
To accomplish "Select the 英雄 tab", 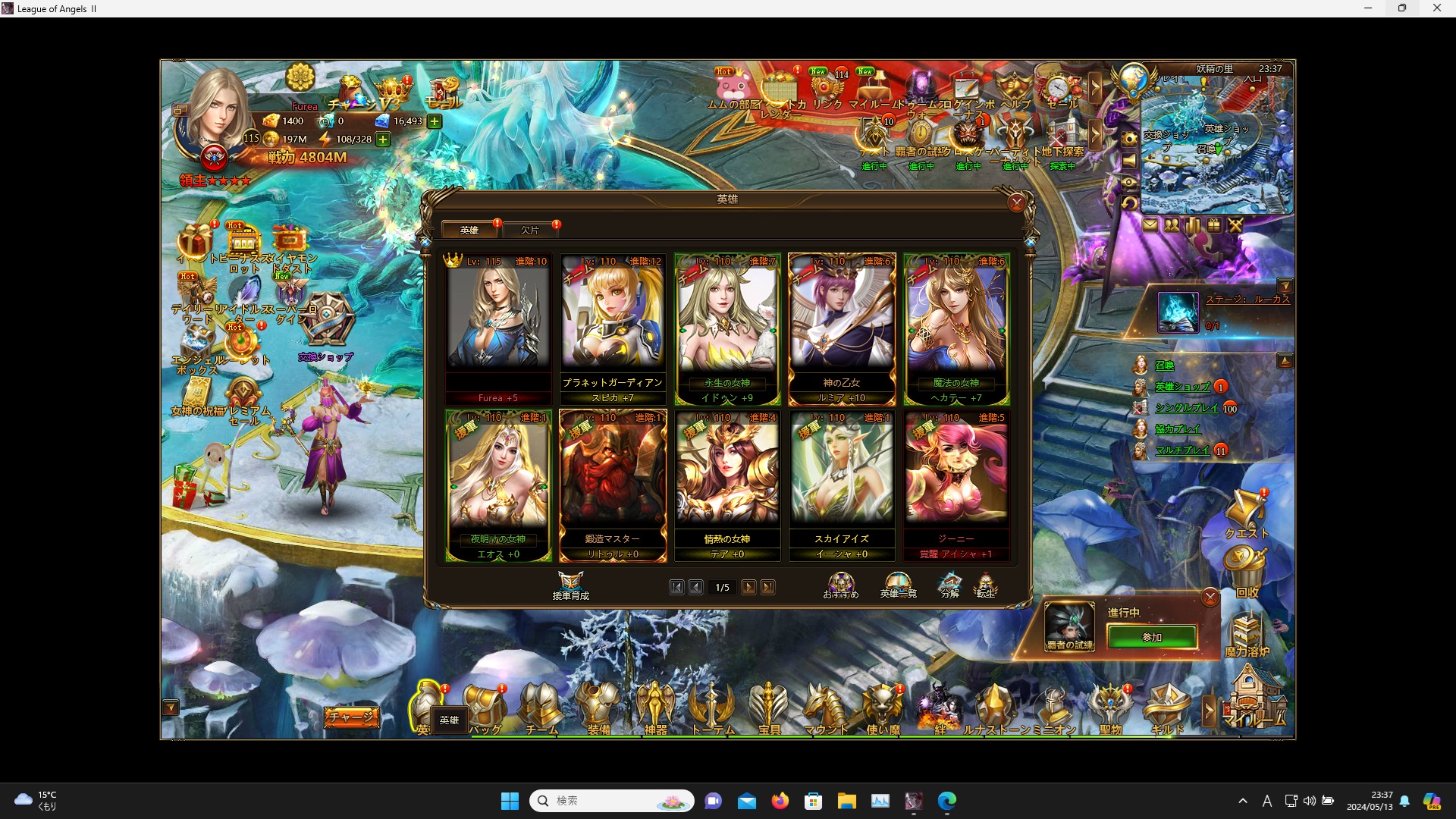I will [x=469, y=230].
